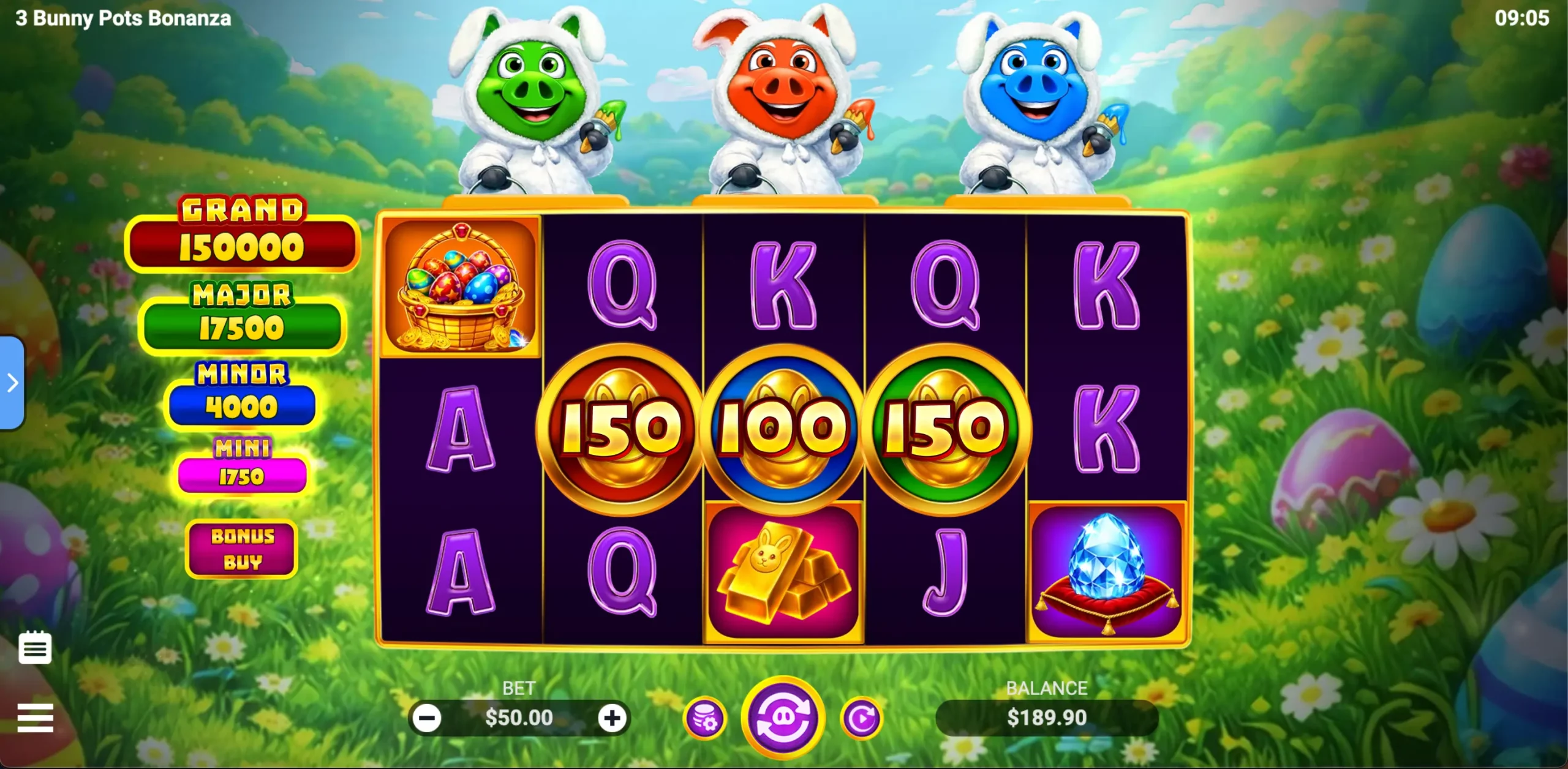Screen dimensions: 1568x769
Task: Expand the blue side panel arrow
Action: pos(12,383)
